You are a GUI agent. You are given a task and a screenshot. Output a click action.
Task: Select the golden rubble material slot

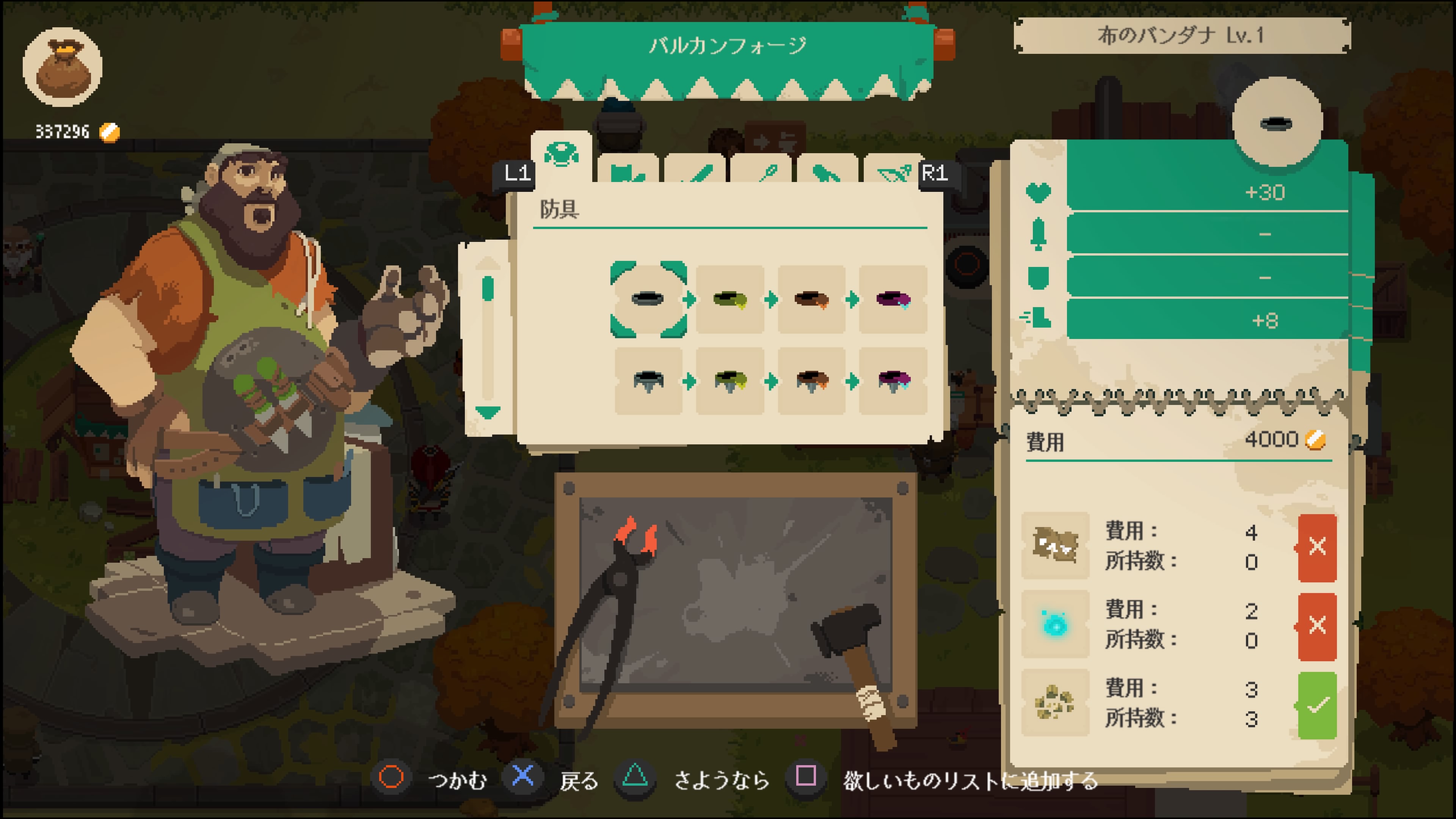(1055, 703)
